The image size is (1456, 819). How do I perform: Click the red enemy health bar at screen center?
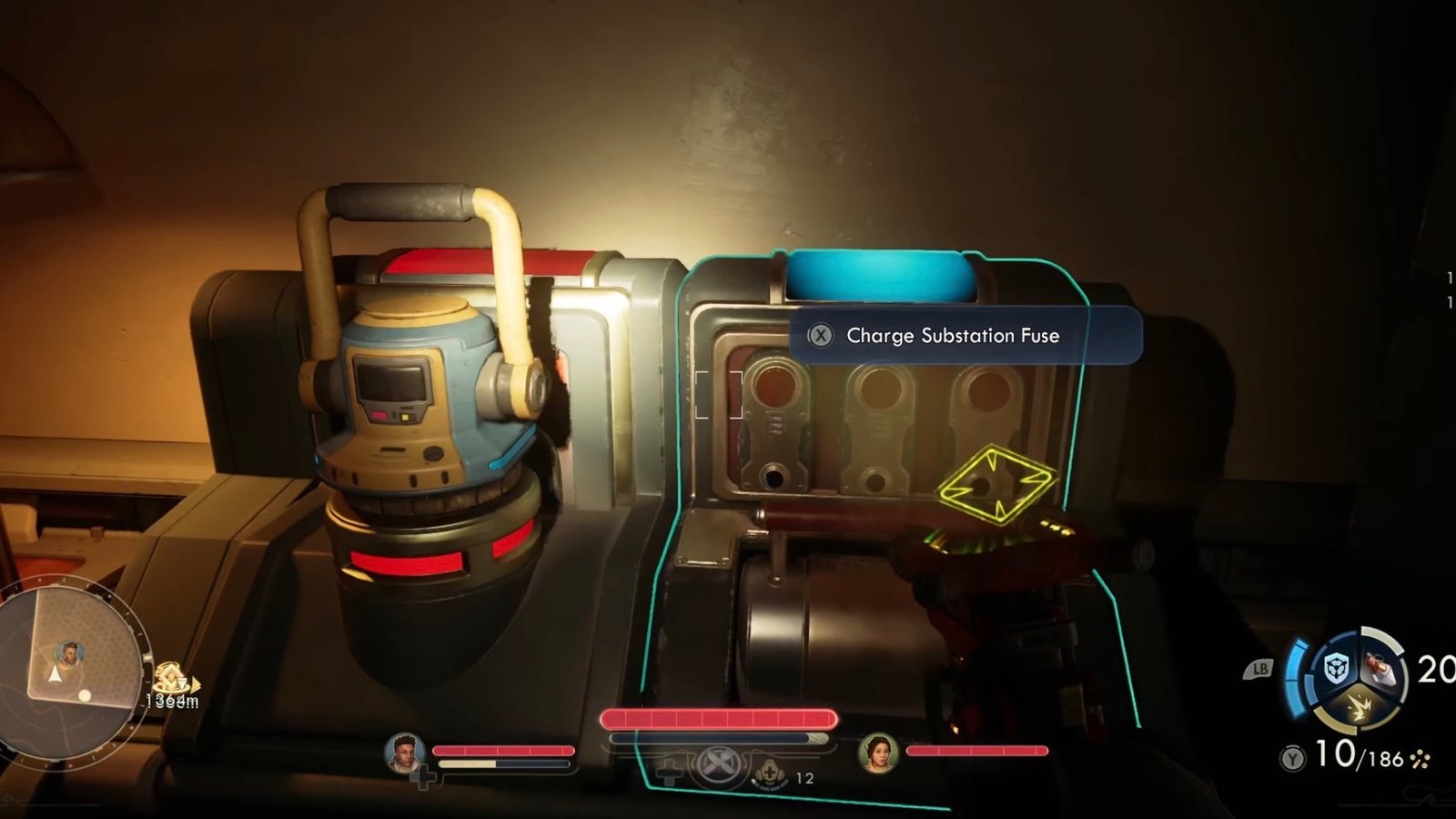coord(719,719)
